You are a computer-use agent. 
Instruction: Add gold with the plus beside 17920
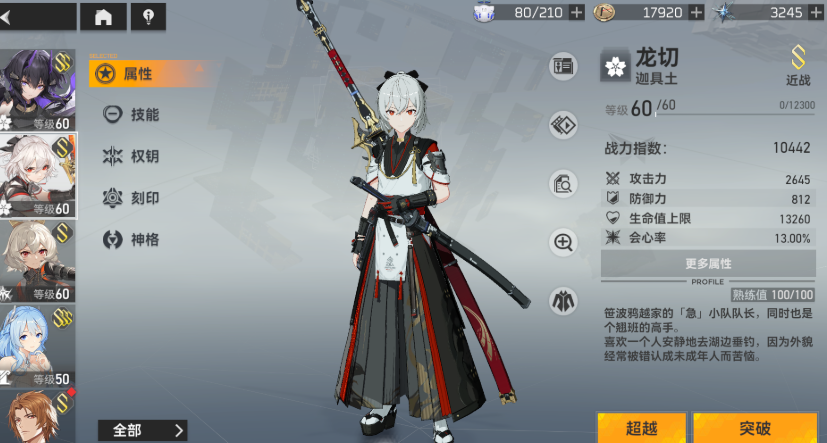696,12
